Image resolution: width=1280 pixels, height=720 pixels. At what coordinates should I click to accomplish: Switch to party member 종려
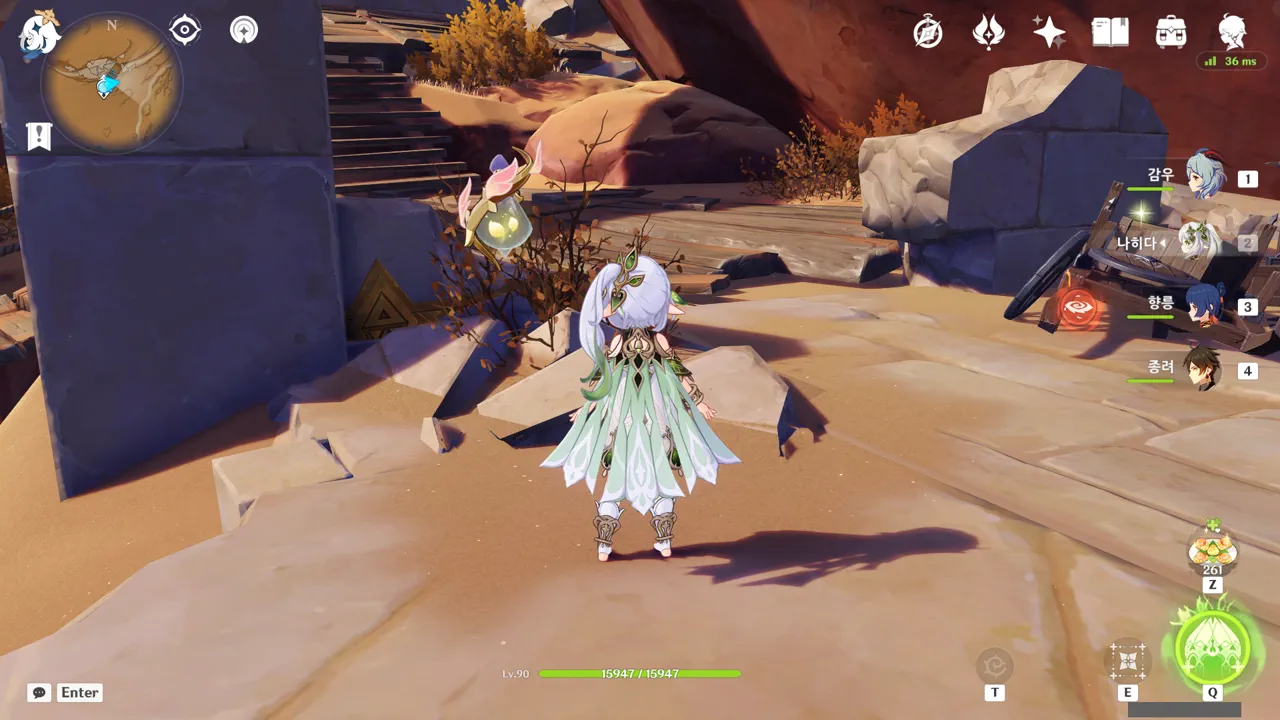(x=1202, y=370)
